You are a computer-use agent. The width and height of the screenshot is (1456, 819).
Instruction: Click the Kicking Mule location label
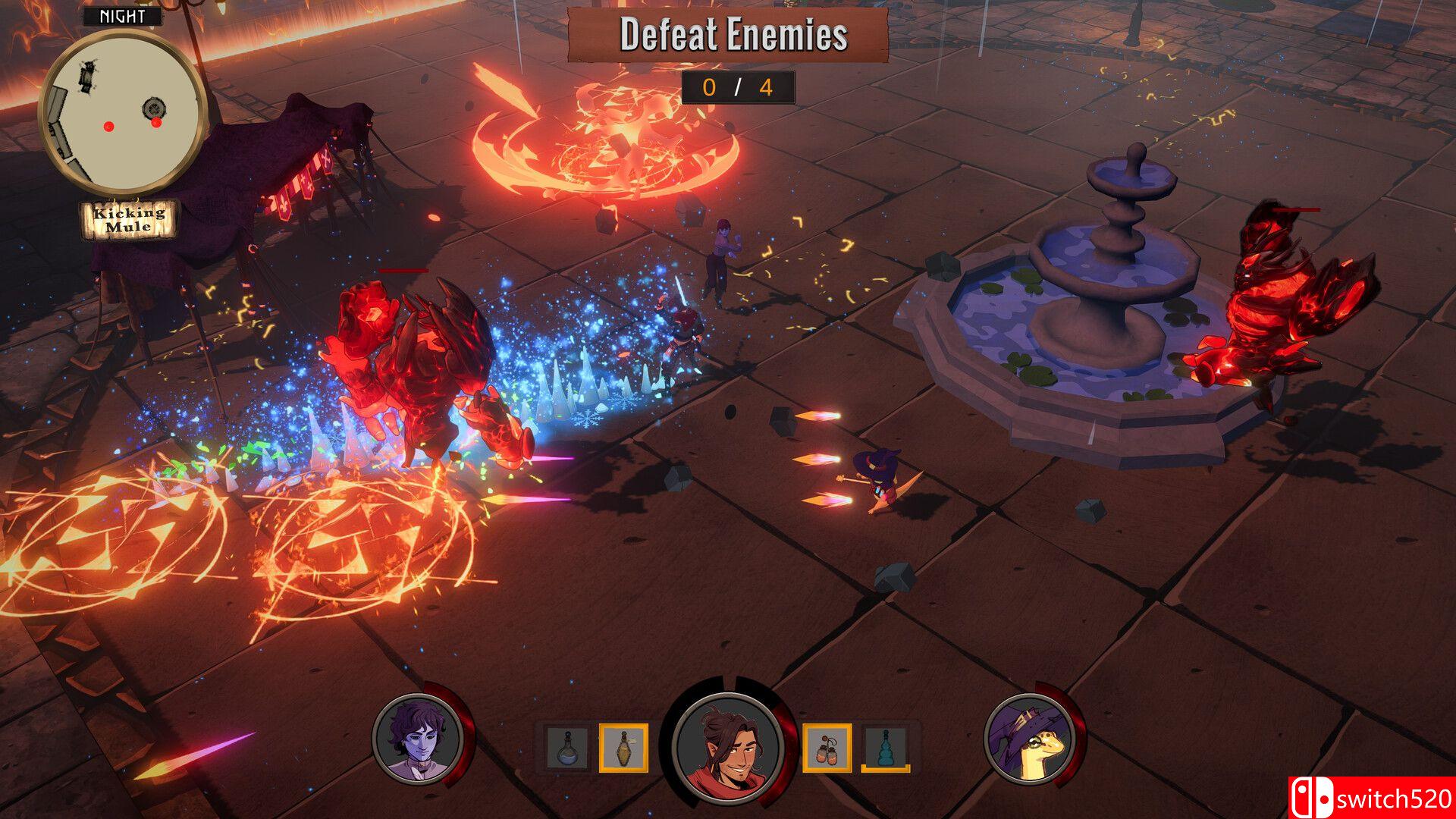[129, 219]
